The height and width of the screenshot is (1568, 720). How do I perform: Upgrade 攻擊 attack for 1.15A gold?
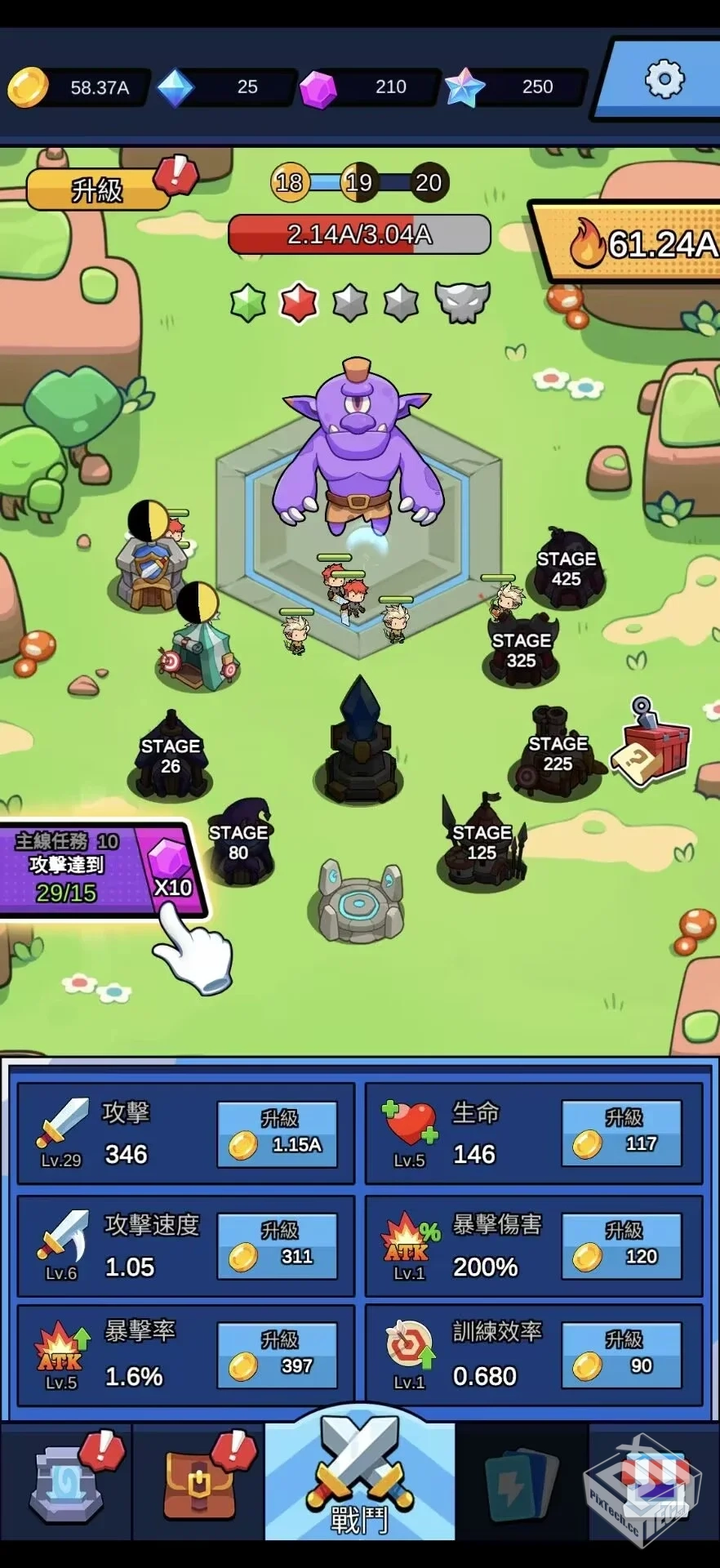point(278,1134)
